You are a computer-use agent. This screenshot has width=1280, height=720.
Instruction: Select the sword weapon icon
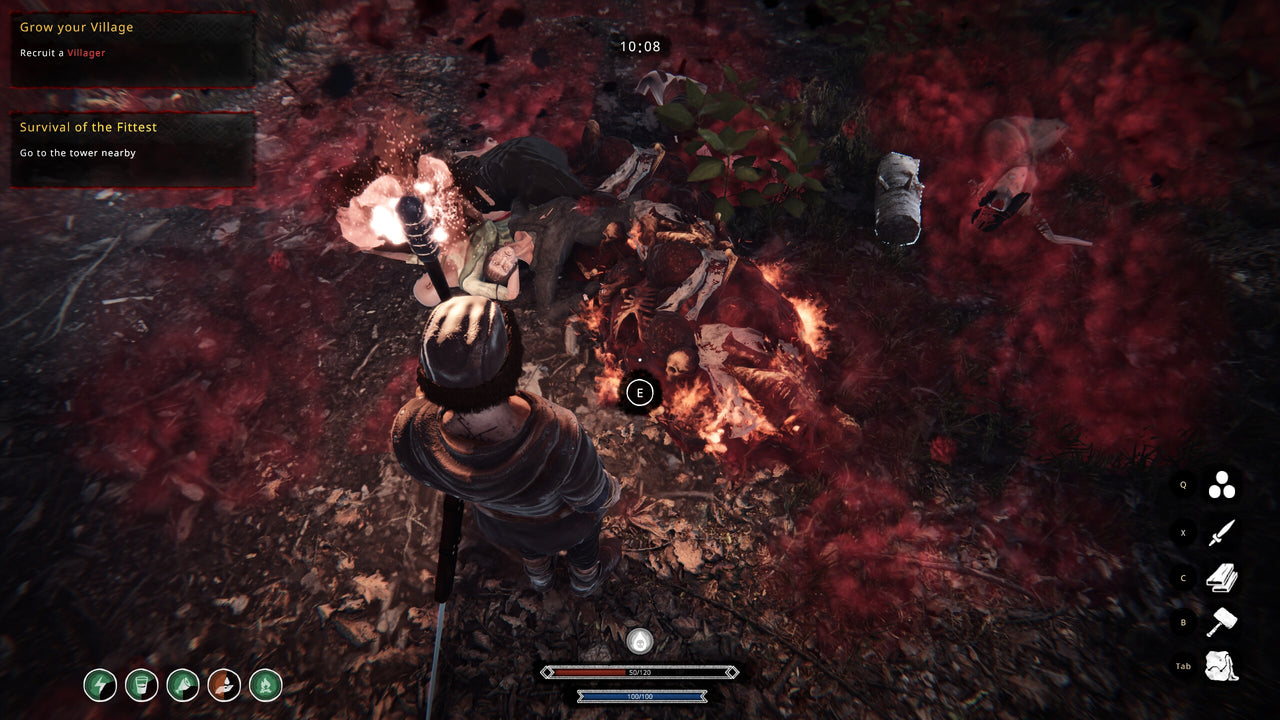tap(1221, 533)
